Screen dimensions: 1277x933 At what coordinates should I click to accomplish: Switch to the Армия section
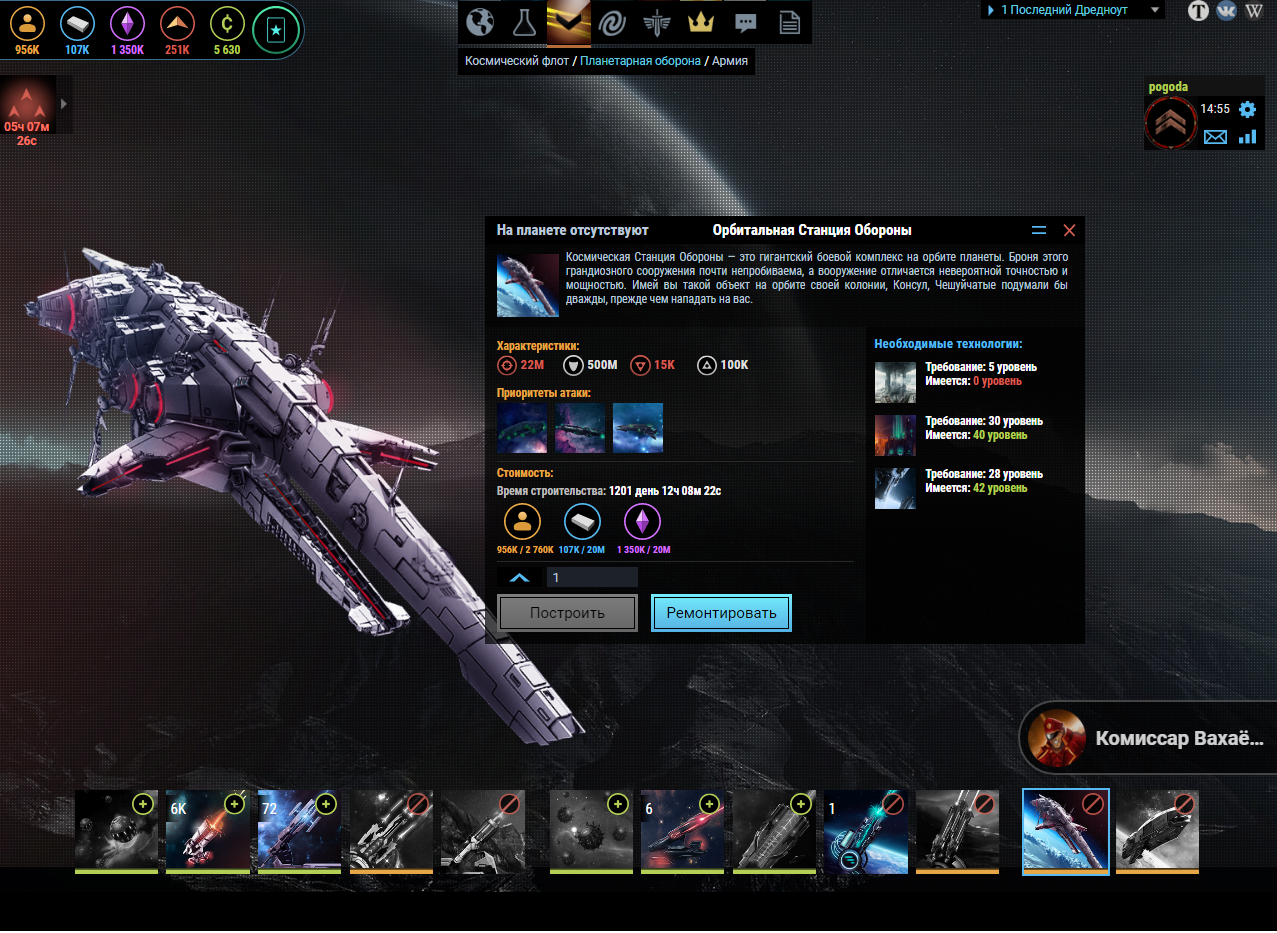pos(730,61)
